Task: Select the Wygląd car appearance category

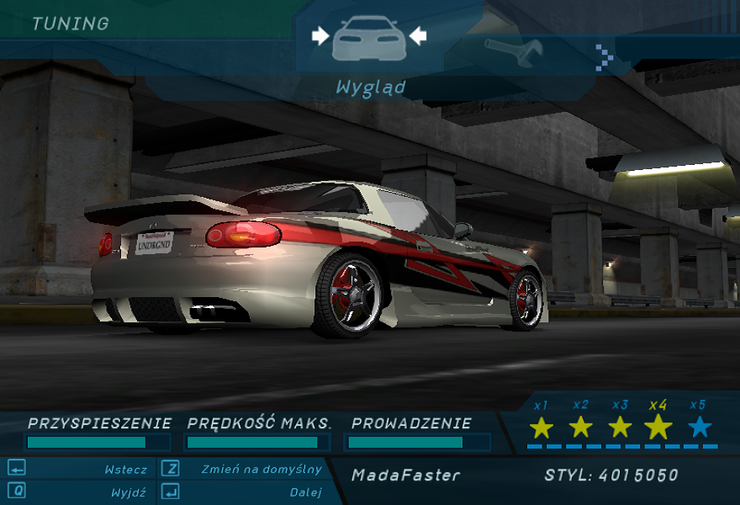Action: pyautogui.click(x=369, y=39)
